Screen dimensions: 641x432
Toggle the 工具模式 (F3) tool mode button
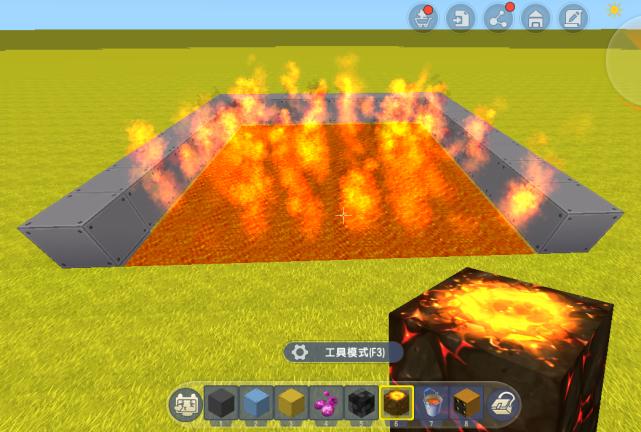tap(343, 352)
